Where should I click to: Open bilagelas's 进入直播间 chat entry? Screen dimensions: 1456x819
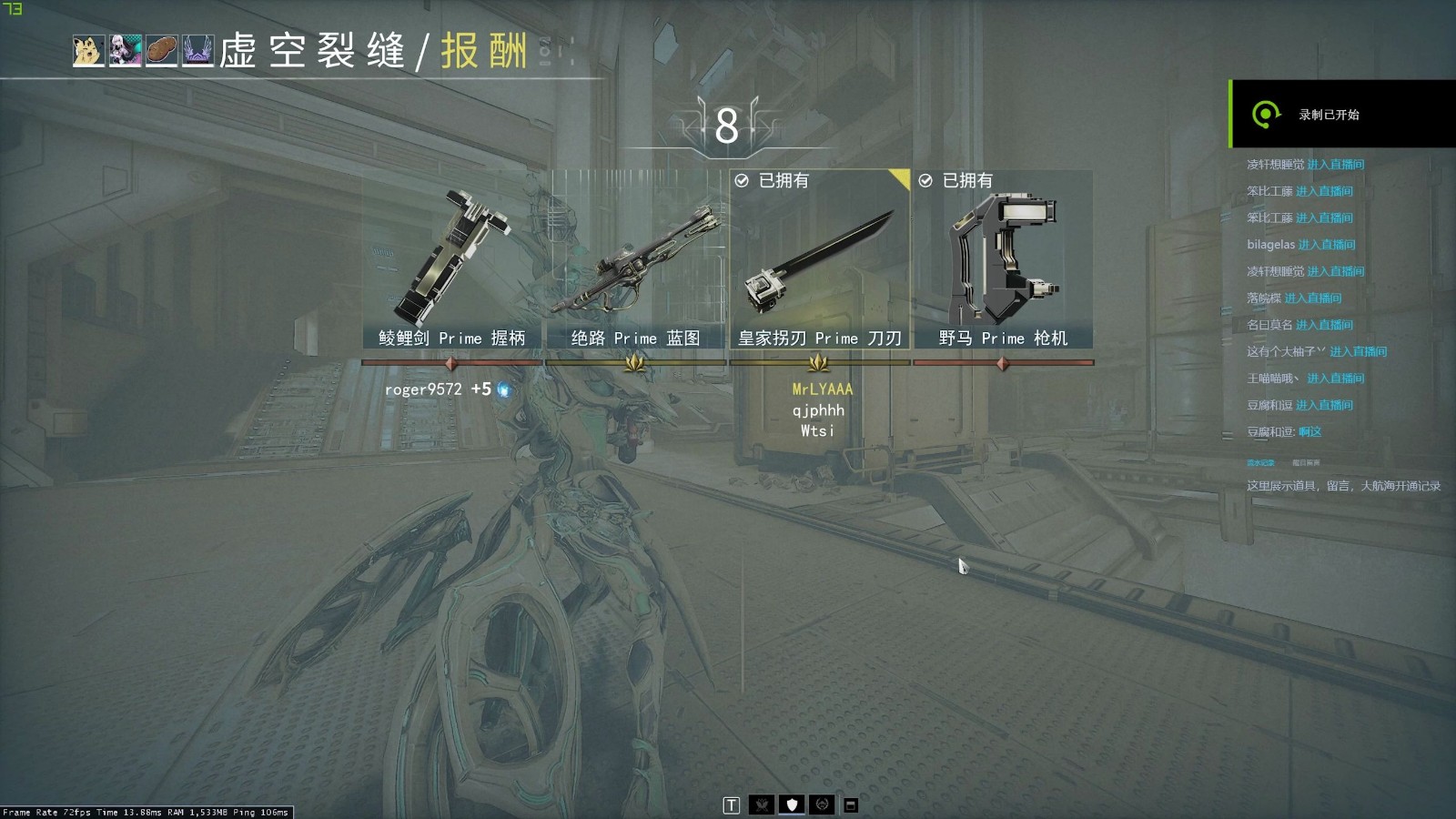coord(1326,245)
